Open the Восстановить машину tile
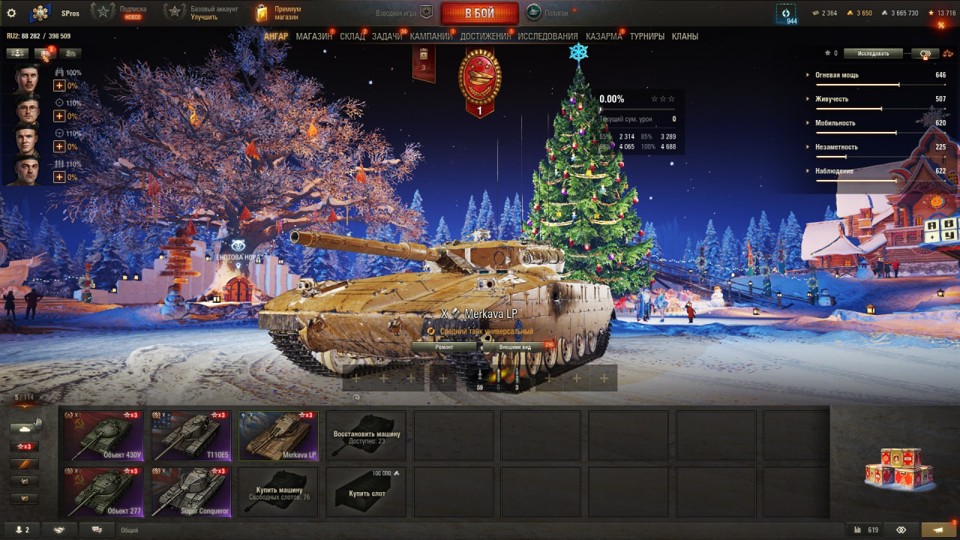 coord(366,435)
